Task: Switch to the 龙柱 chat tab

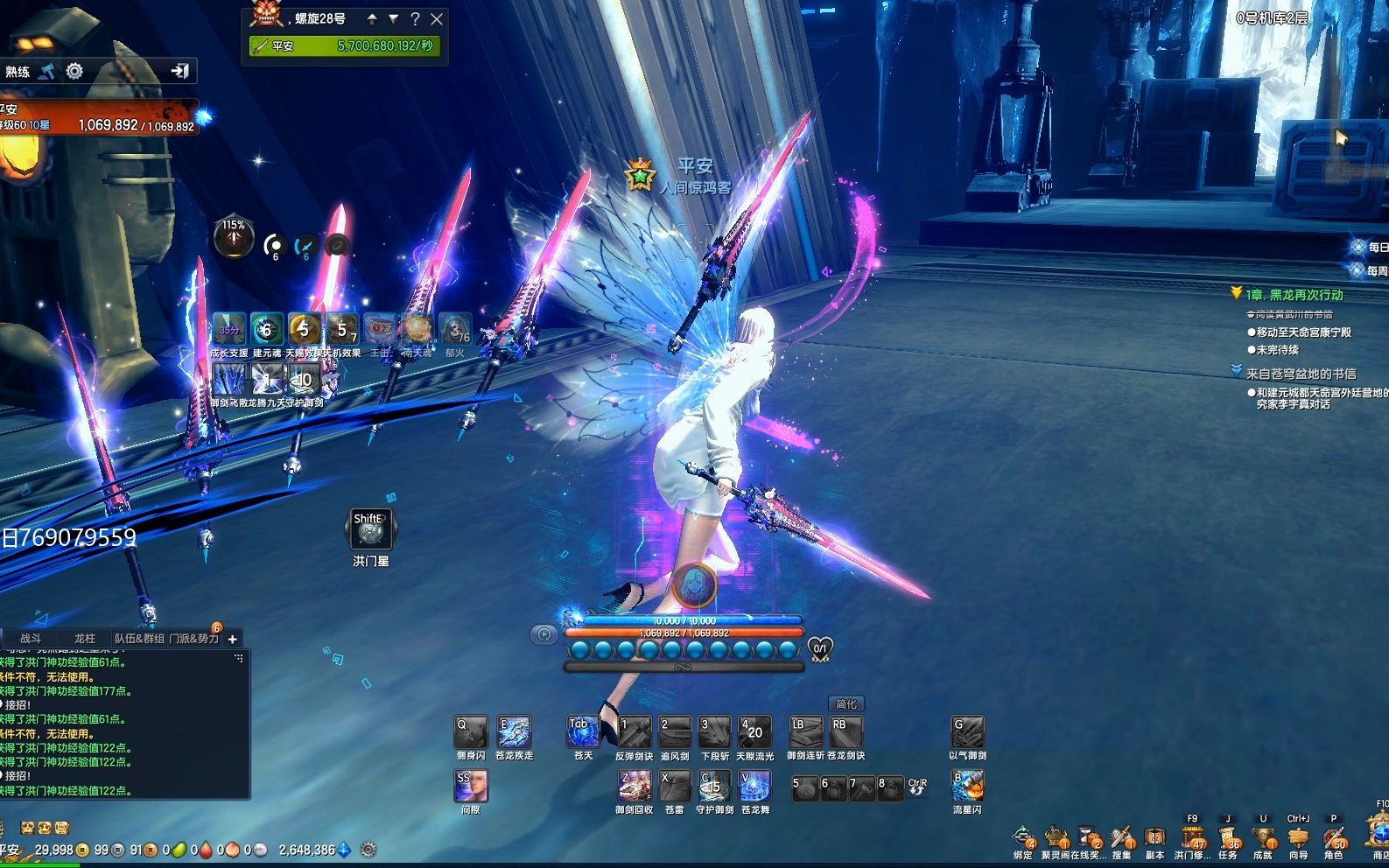Action: tap(84, 639)
